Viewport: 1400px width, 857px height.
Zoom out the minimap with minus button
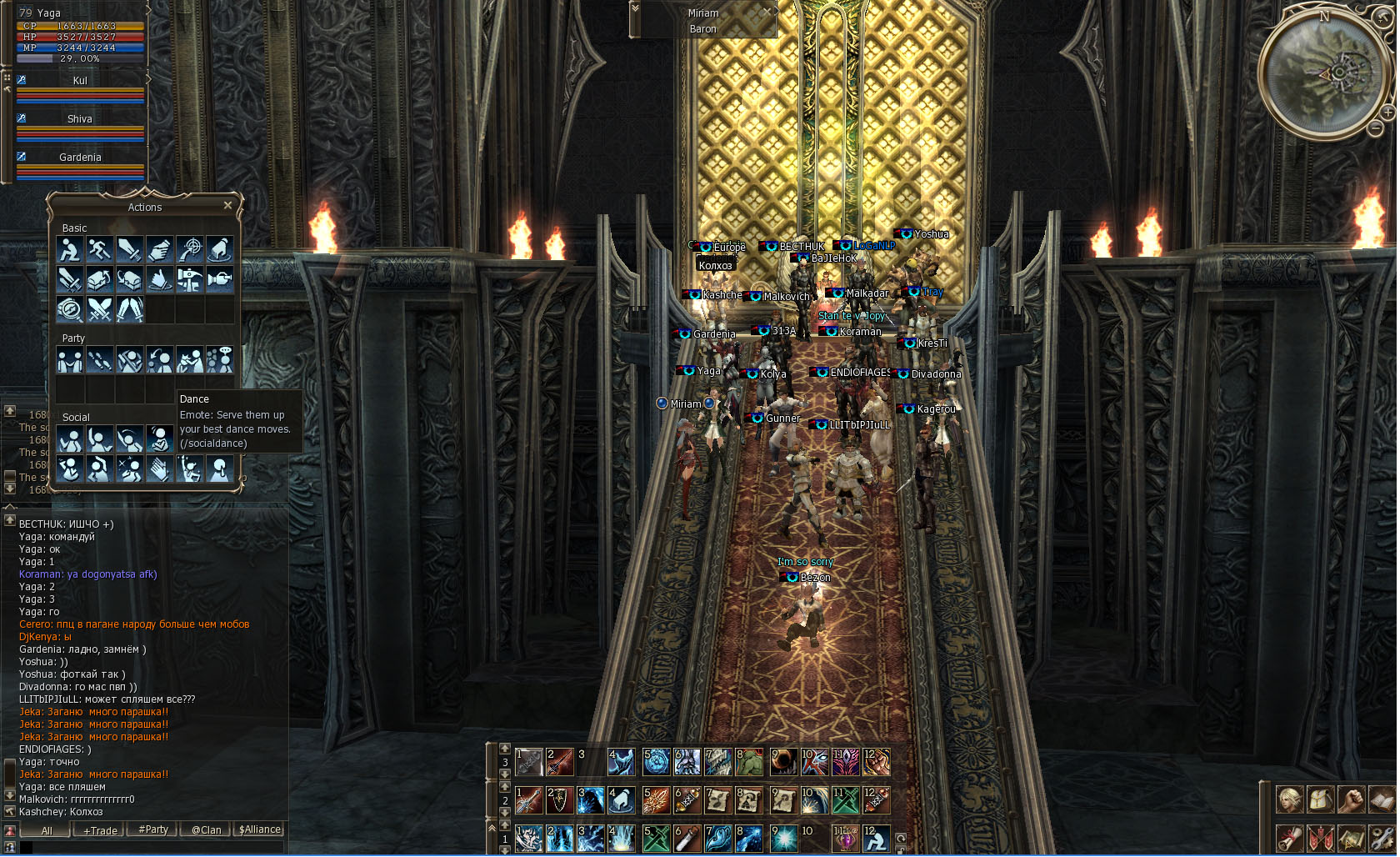coord(1375,128)
